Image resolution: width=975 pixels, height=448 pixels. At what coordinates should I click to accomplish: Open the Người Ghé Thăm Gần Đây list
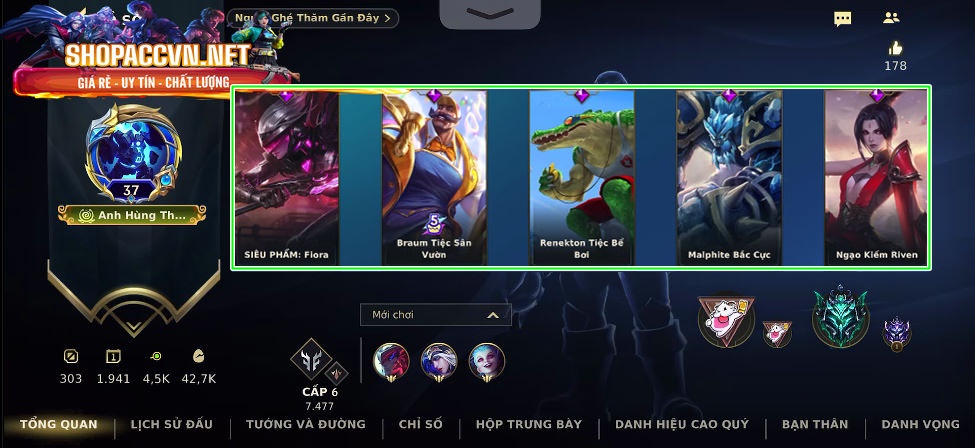313,18
